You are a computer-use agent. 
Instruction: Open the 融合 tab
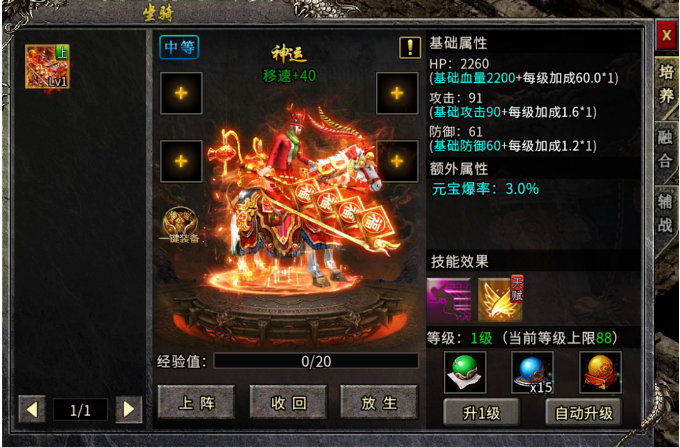pos(666,149)
